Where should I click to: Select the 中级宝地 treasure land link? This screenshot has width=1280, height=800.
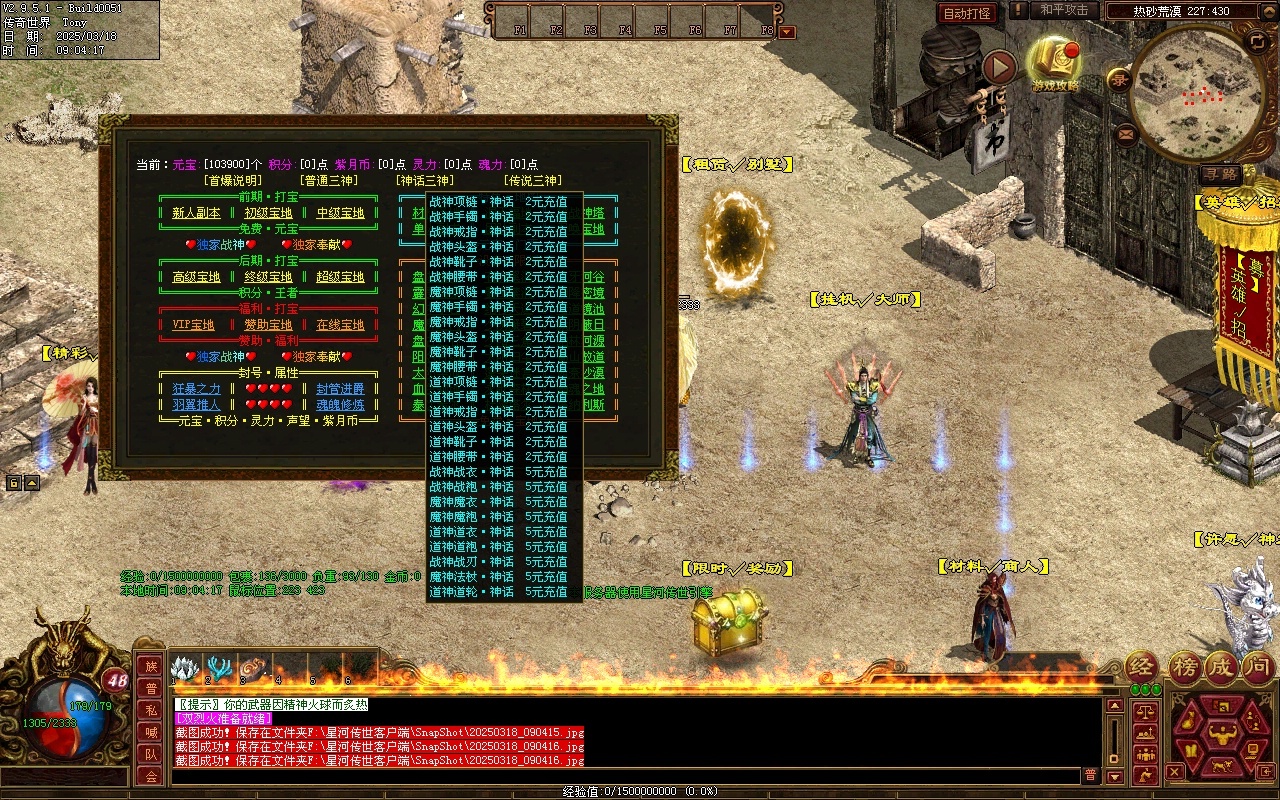(340, 213)
